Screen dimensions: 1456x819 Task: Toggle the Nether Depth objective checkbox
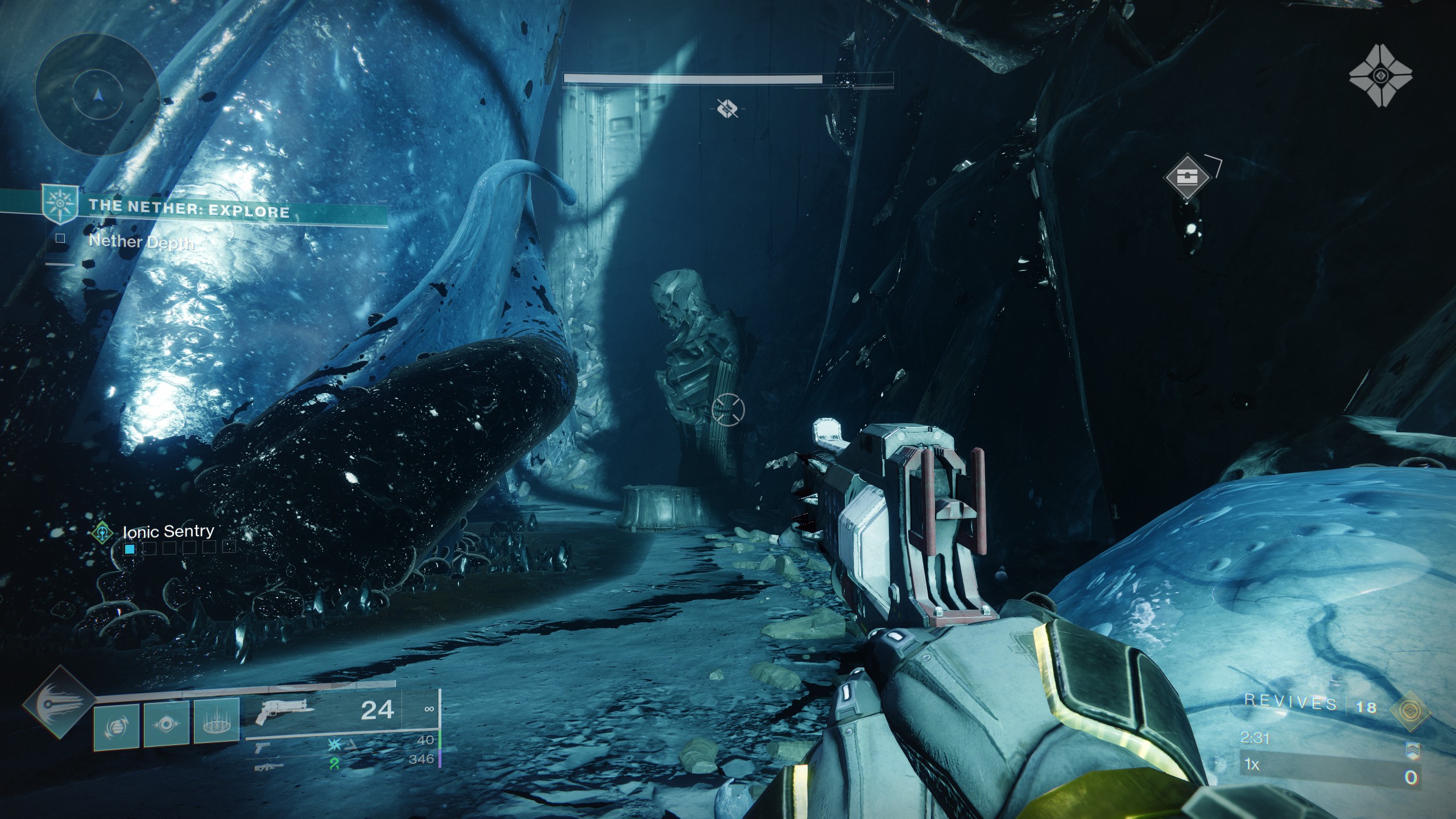[60, 239]
